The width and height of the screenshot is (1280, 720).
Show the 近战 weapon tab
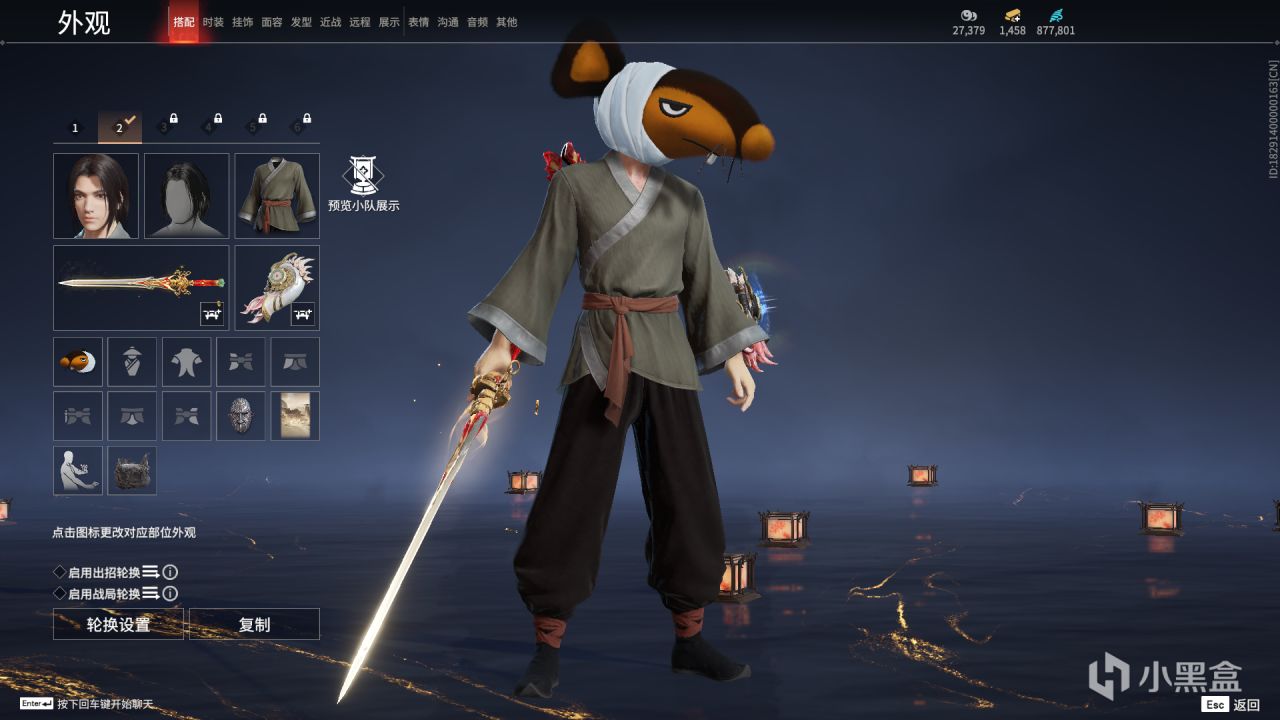pyautogui.click(x=330, y=22)
